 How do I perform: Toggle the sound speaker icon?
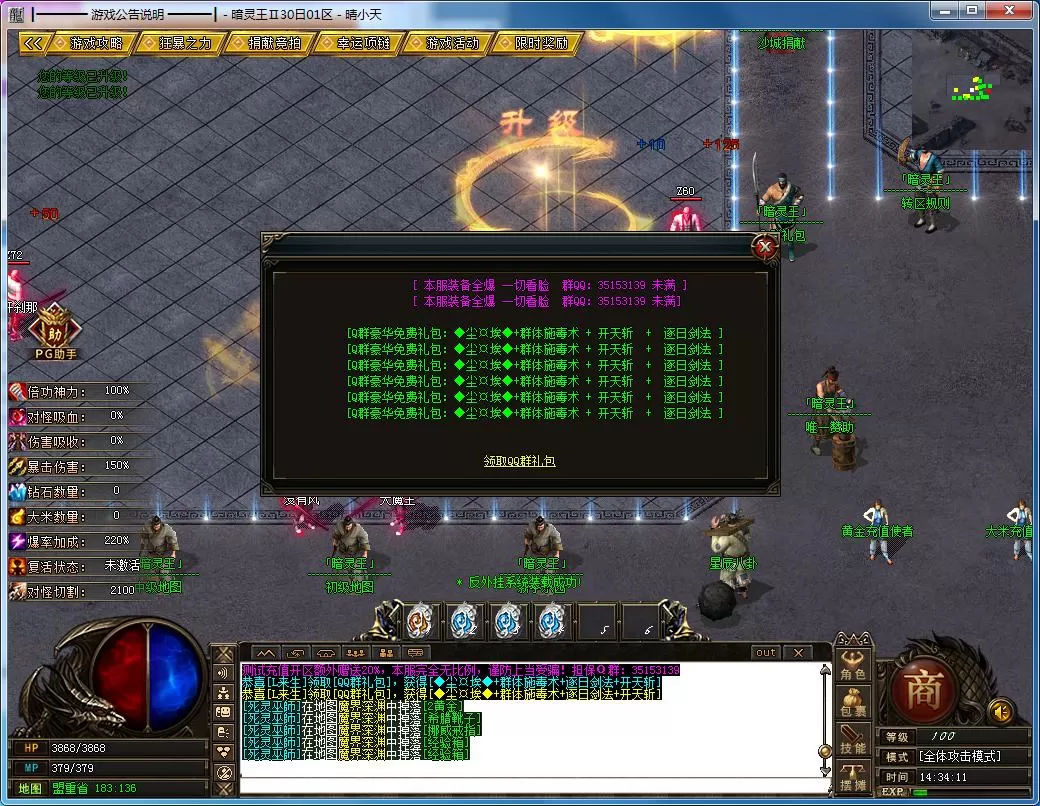point(999,711)
